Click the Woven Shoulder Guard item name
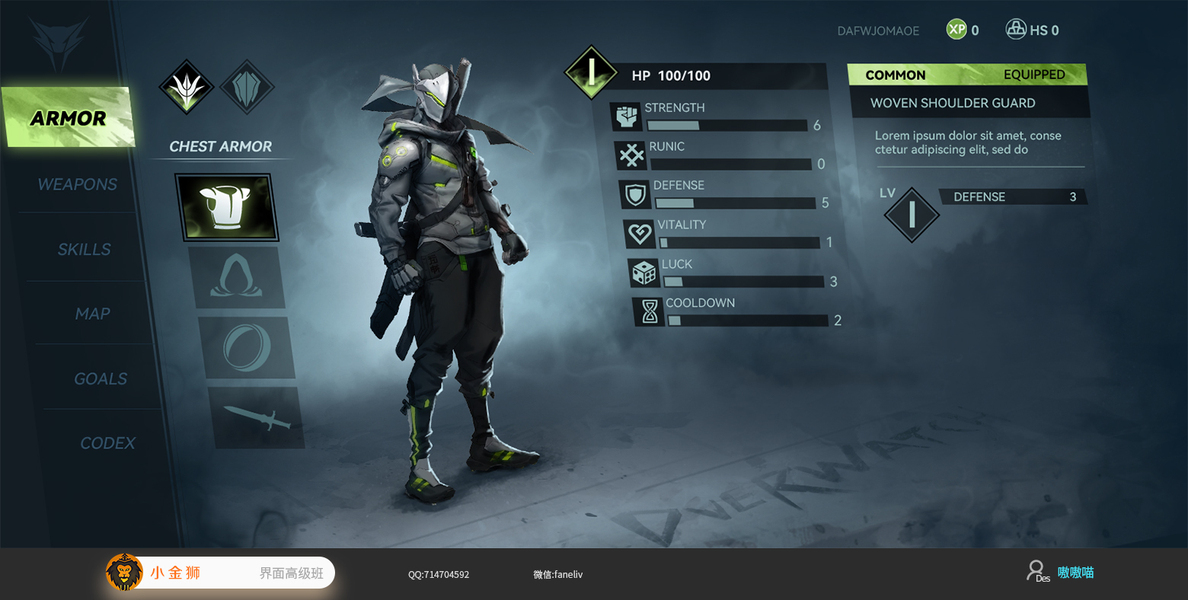 click(952, 103)
